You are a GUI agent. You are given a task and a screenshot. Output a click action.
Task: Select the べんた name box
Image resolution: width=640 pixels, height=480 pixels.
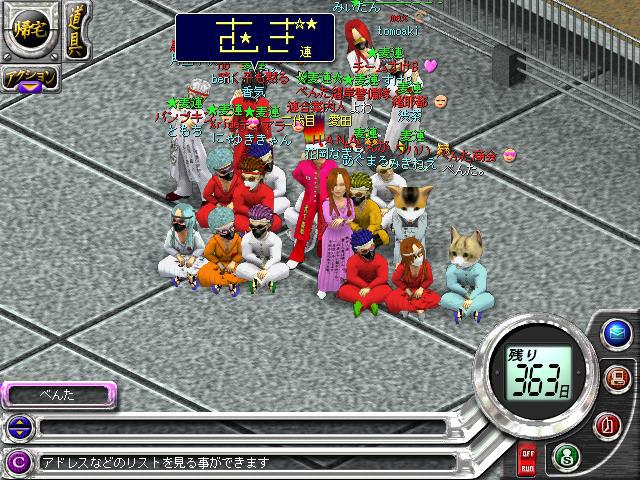coord(58,395)
